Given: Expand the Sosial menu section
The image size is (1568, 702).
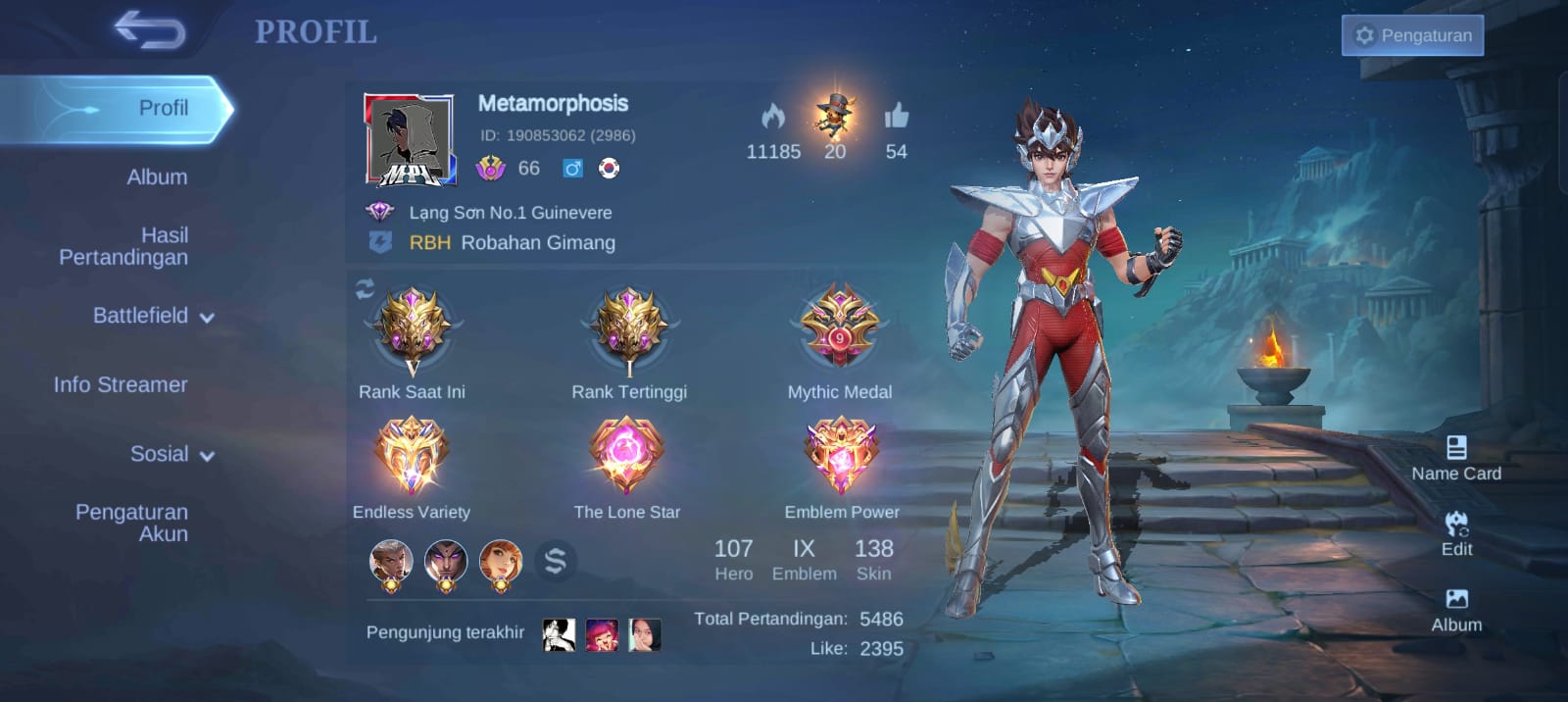Looking at the screenshot, I should pyautogui.click(x=171, y=454).
